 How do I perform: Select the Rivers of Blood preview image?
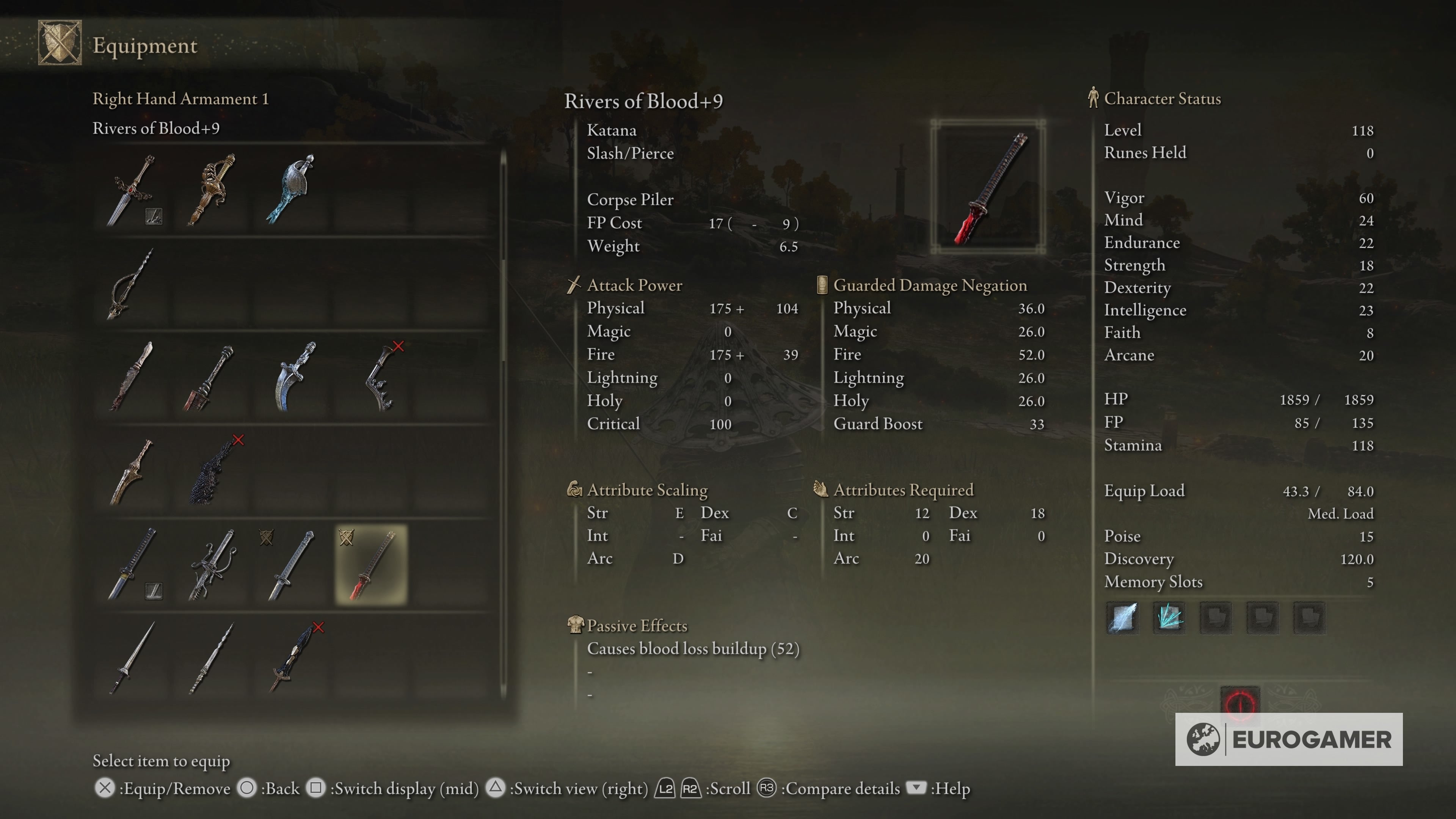click(x=991, y=189)
